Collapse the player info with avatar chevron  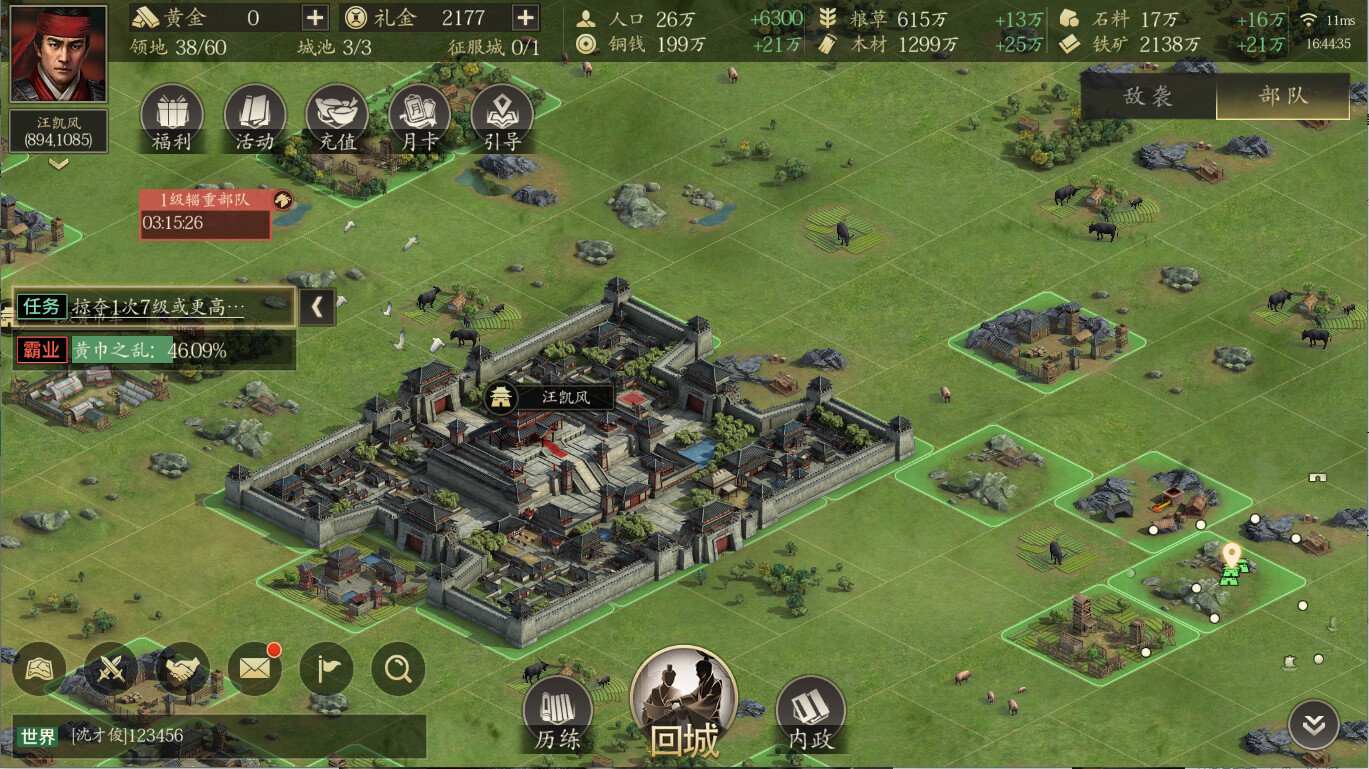57,163
